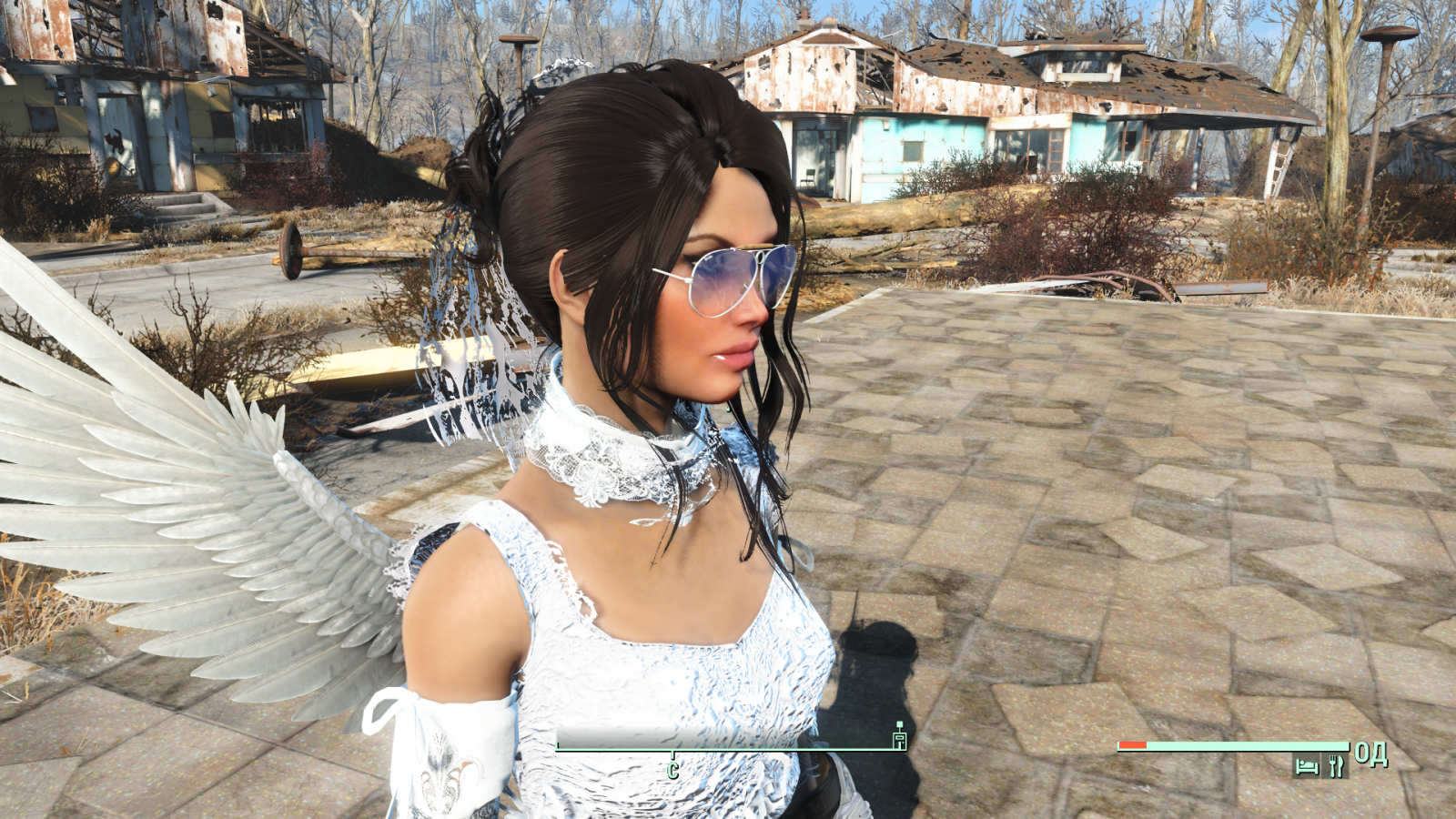Click the fork and knife hunger icon
This screenshot has width=1456, height=819.
point(1336,764)
